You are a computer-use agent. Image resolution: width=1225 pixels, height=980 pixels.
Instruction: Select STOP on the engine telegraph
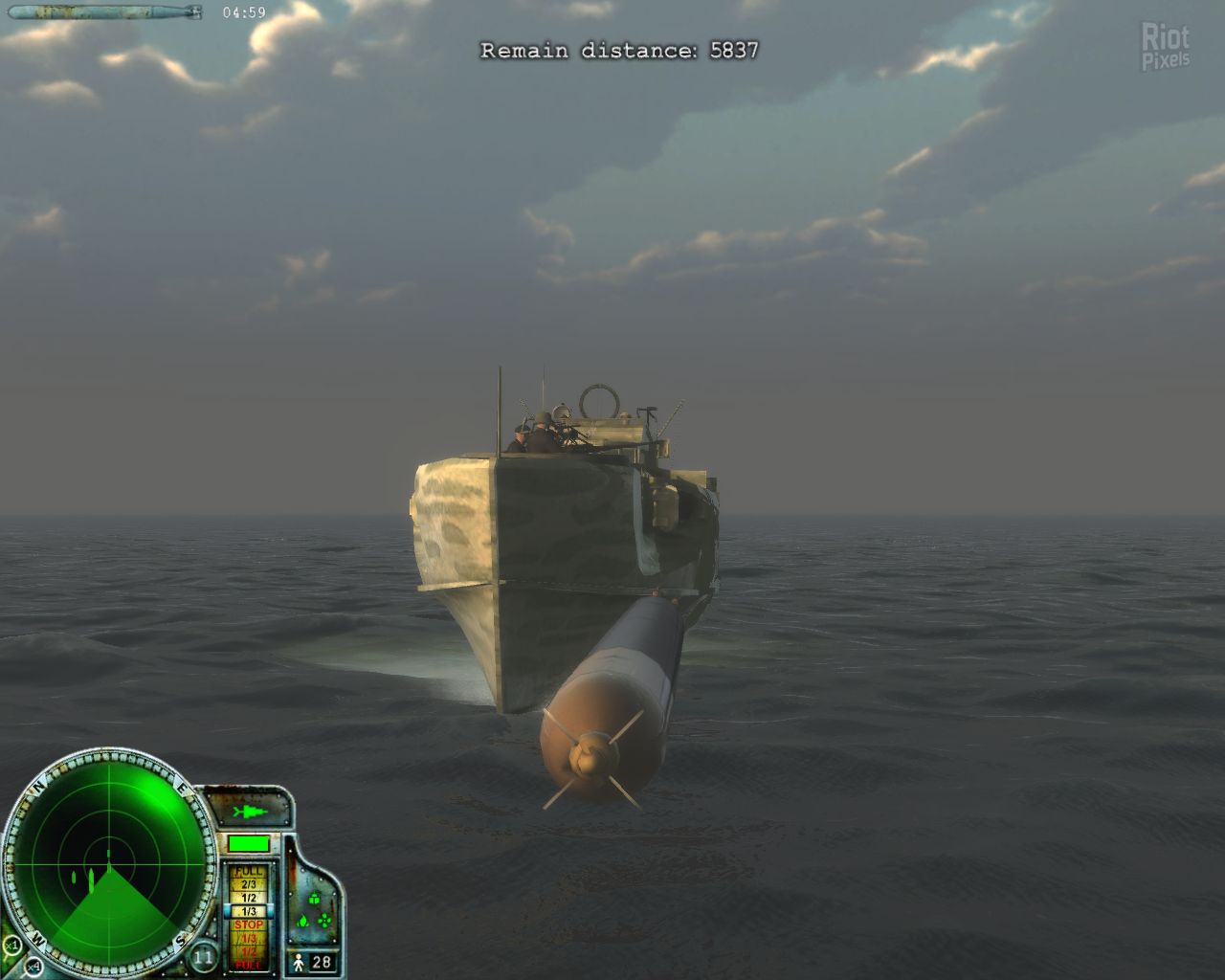[x=249, y=925]
